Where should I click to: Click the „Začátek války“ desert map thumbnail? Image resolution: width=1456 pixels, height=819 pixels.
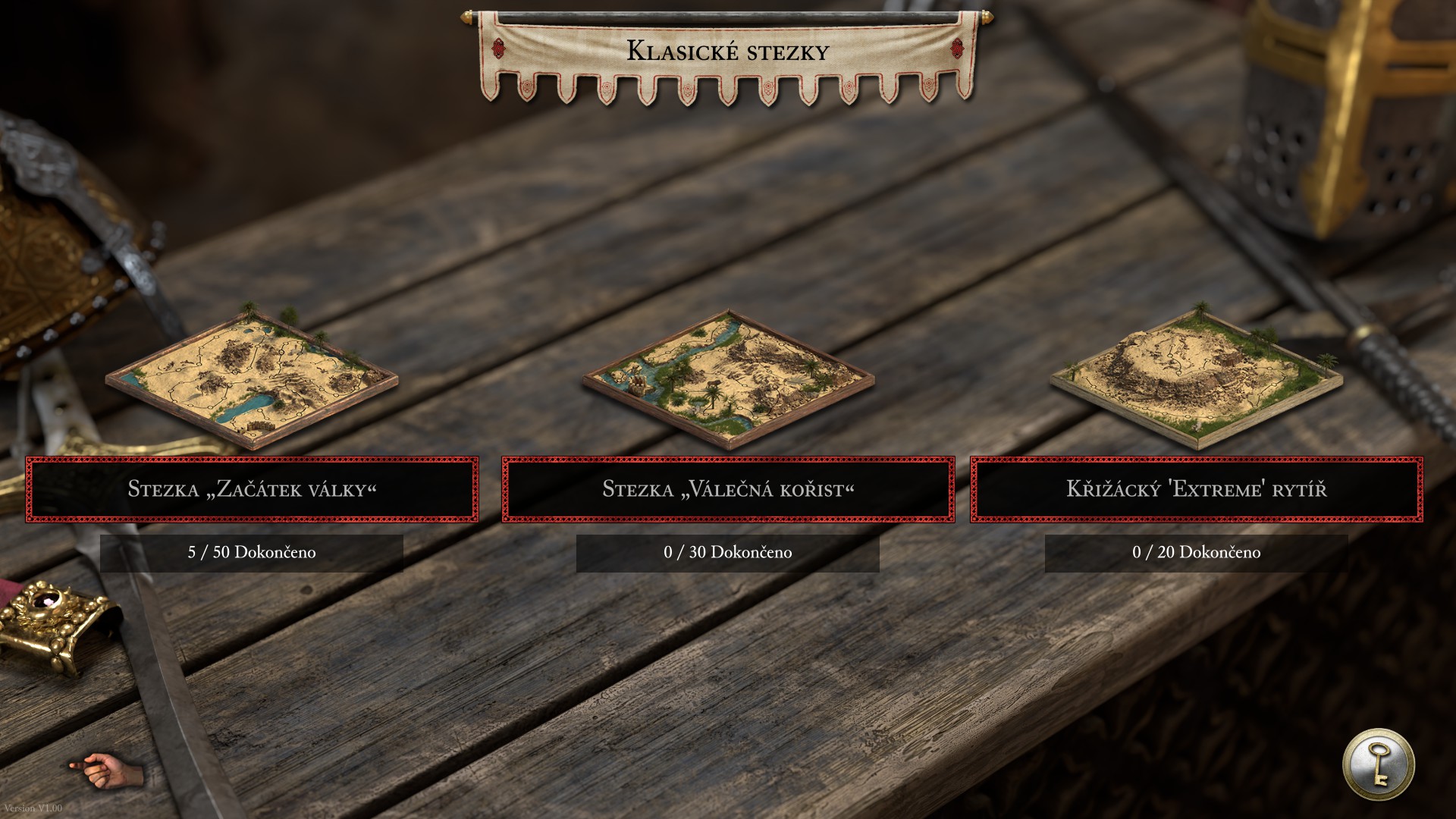252,377
